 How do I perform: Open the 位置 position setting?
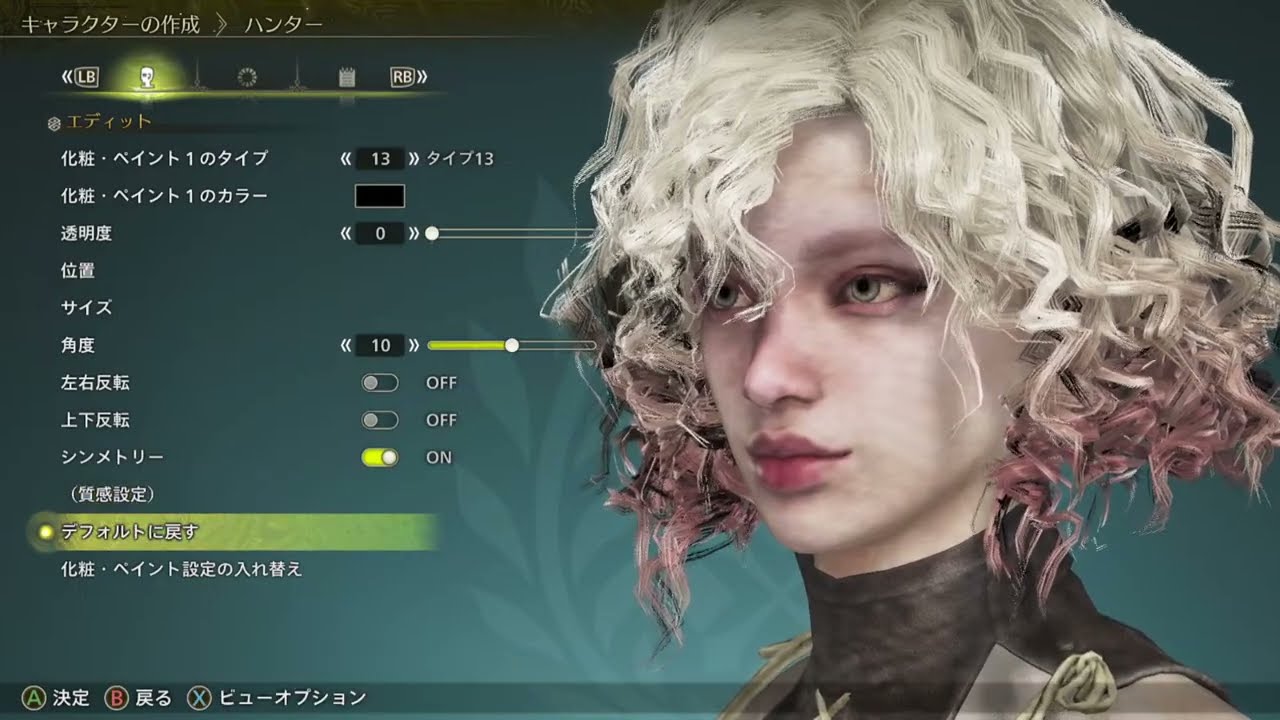[x=78, y=270]
